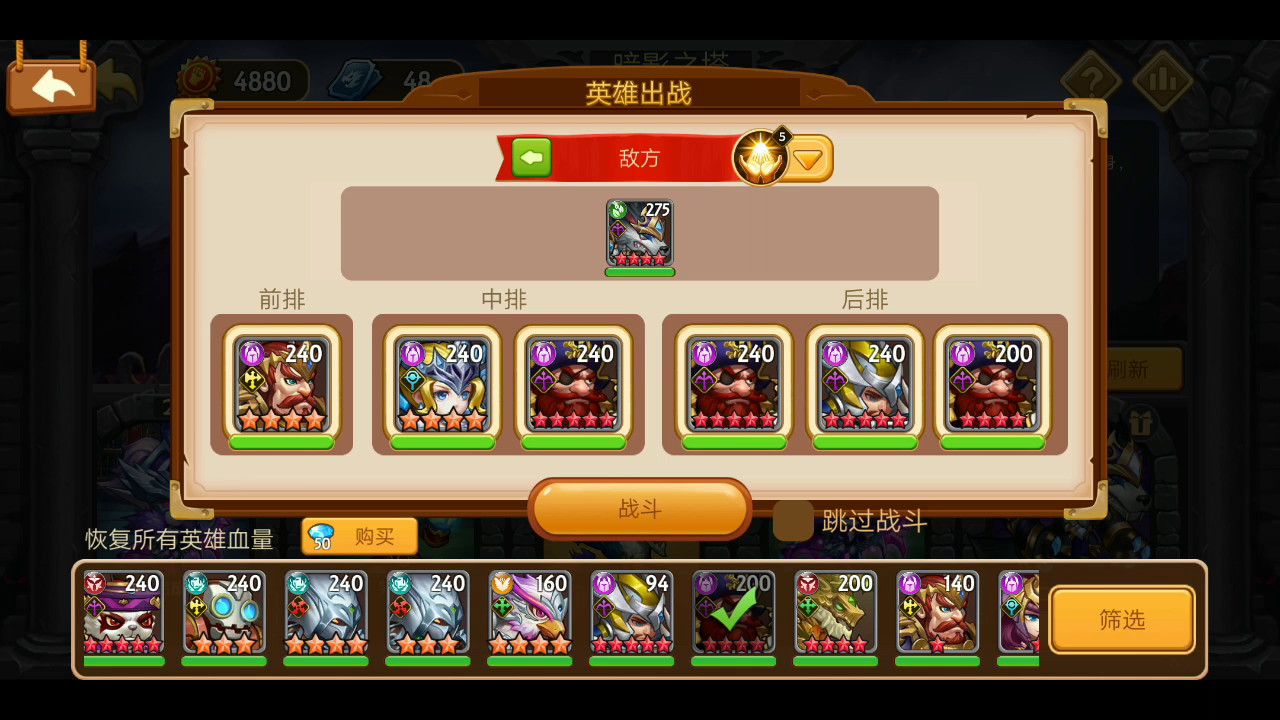
Task: Click the green left arrow on the enemy banner
Action: [x=531, y=157]
